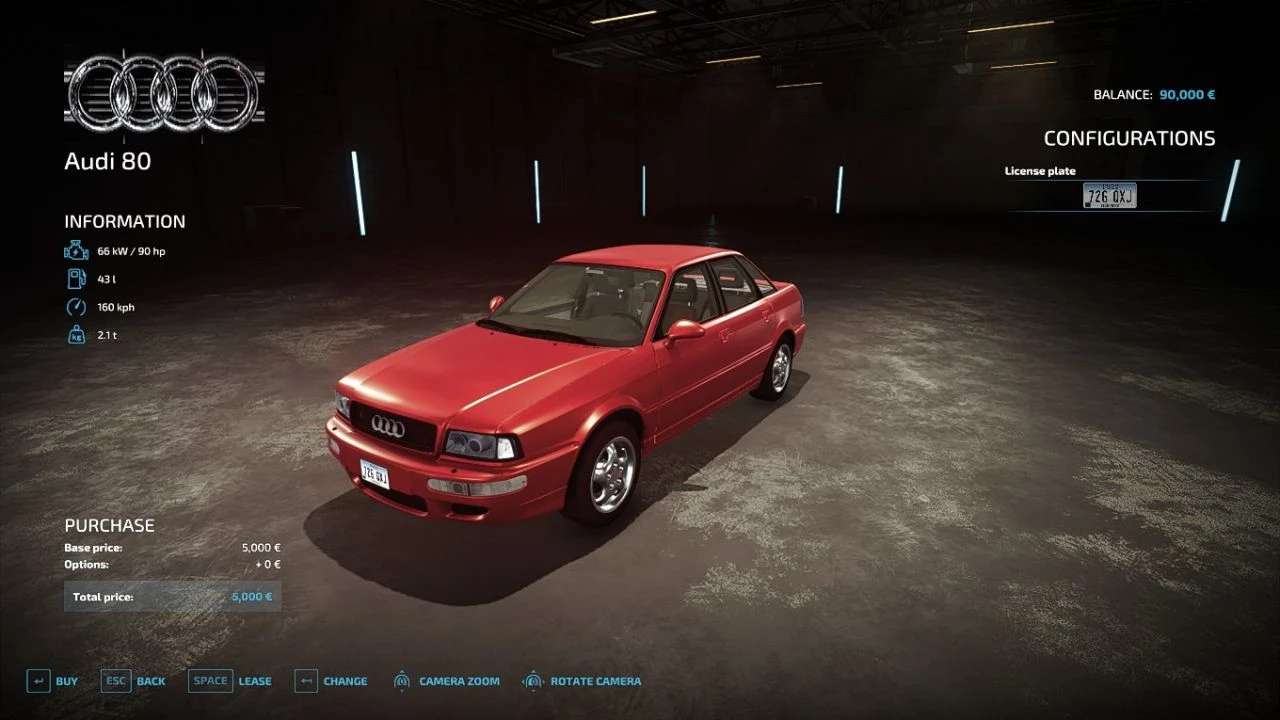Image resolution: width=1280 pixels, height=720 pixels.
Task: Click the Change option button
Action: pos(332,681)
